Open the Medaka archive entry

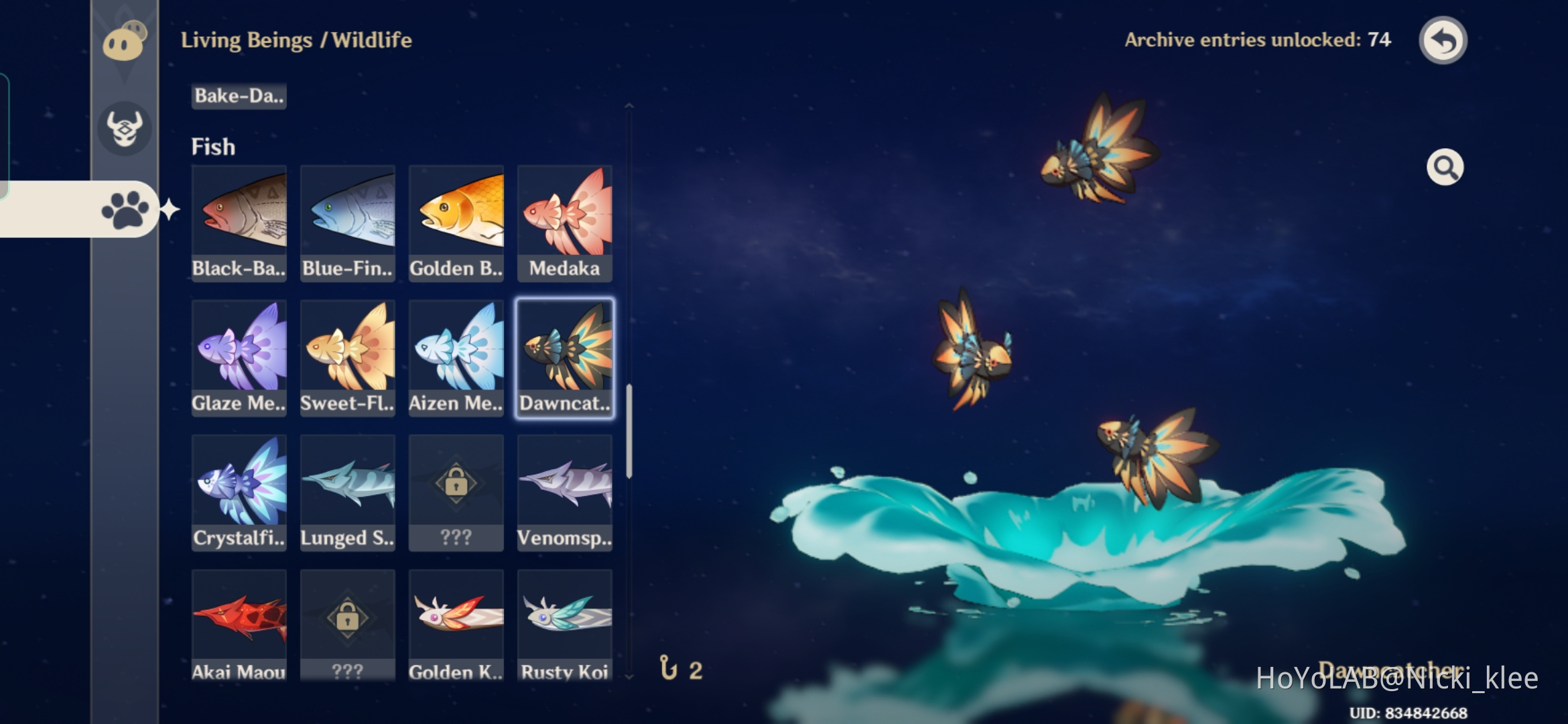[565, 221]
